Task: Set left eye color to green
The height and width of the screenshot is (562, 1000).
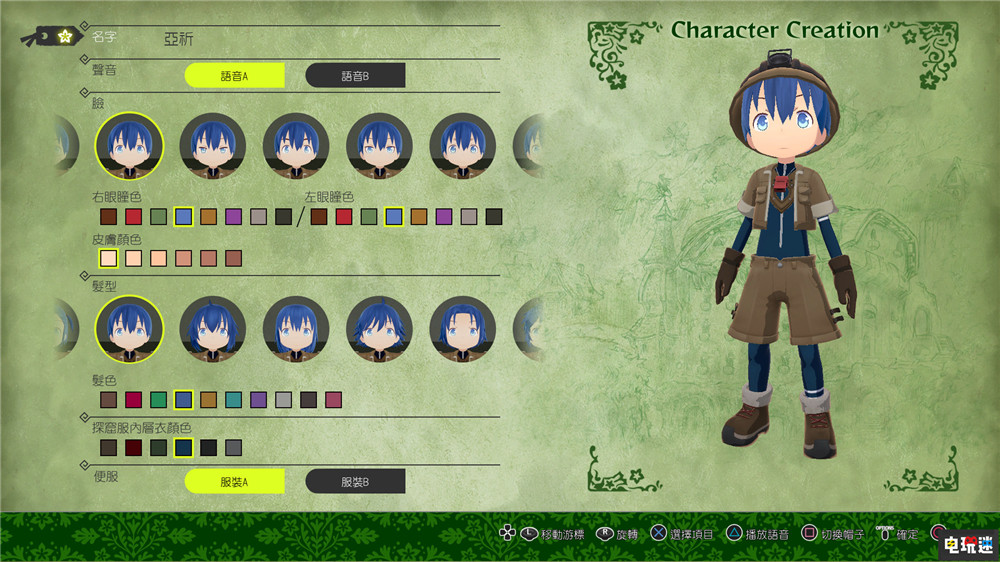Action: pos(369,216)
